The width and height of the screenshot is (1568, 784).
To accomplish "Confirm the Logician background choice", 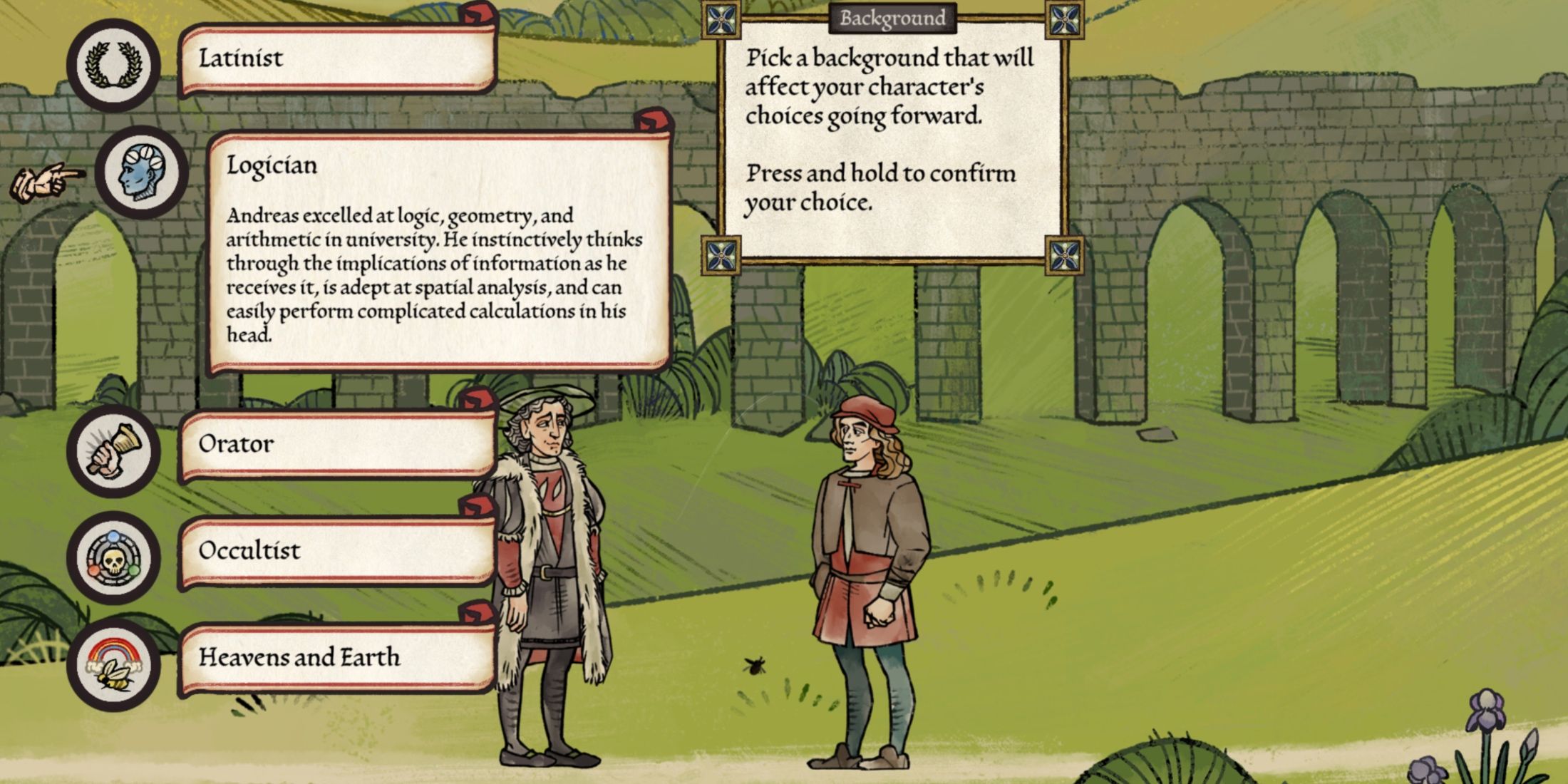I will tap(438, 249).
